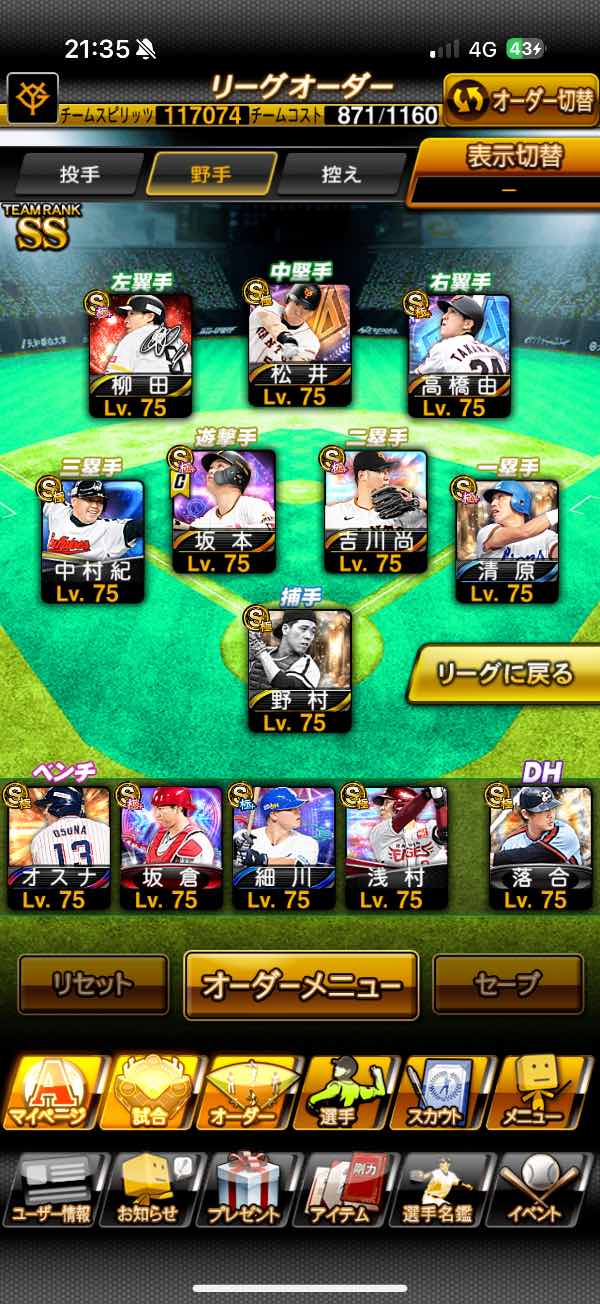The image size is (600, 1304).
Task: Click the リセット button
Action: (x=93, y=984)
